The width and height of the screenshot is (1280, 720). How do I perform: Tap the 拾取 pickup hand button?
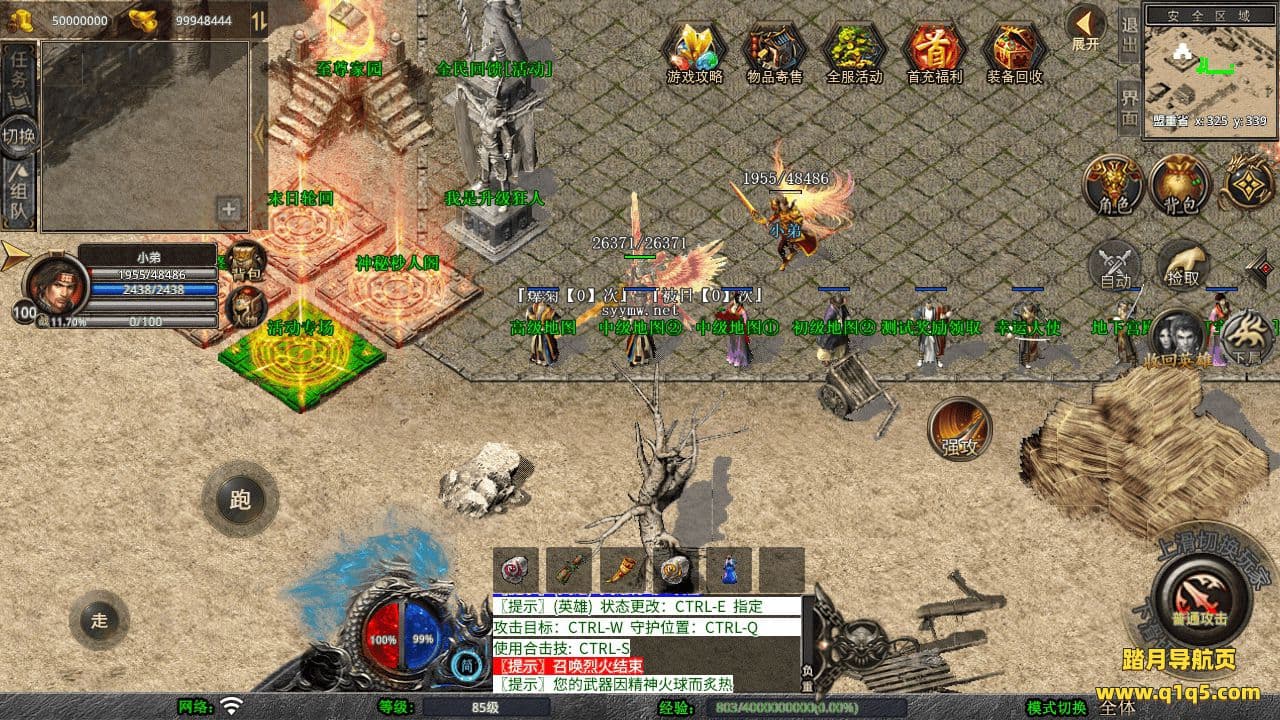point(1183,266)
